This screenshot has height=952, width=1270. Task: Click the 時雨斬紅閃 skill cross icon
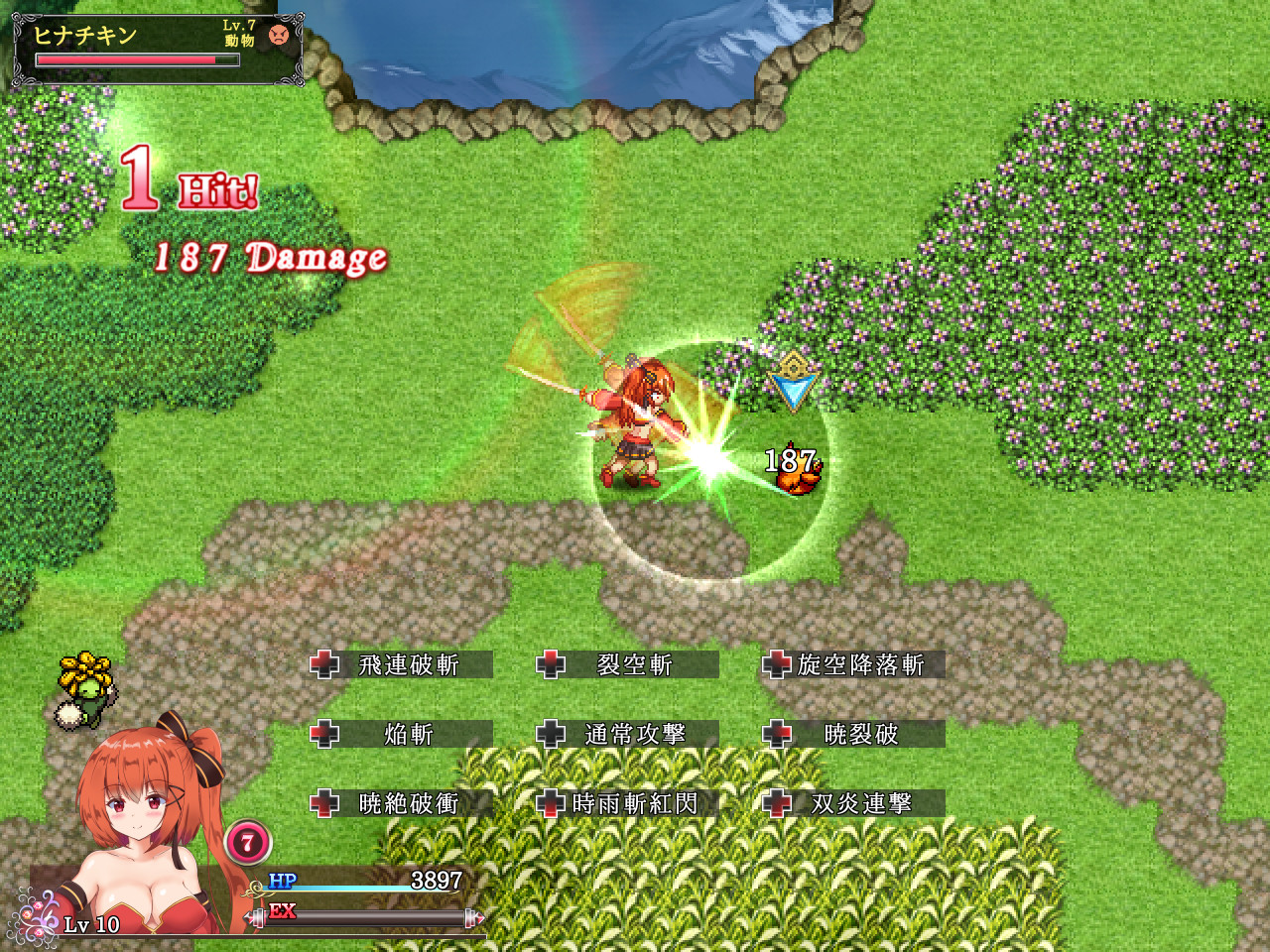pyautogui.click(x=551, y=804)
